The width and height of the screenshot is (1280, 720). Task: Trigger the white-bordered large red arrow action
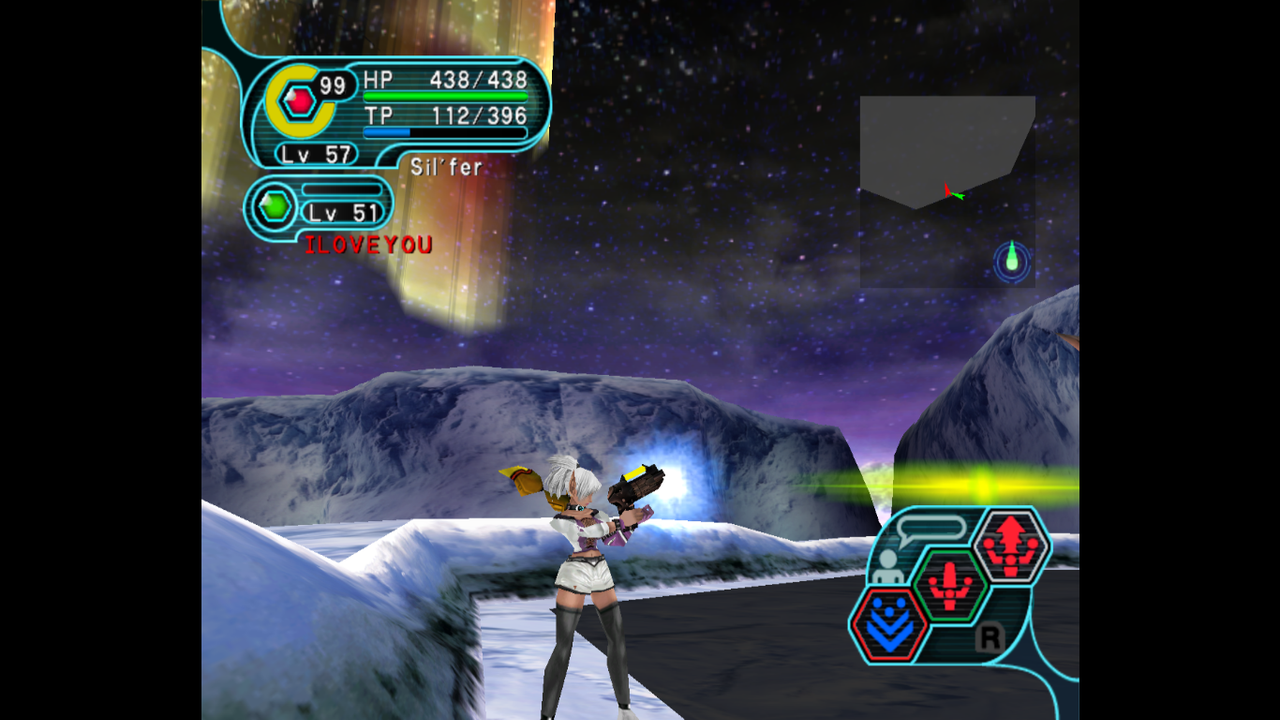pyautogui.click(x=1010, y=545)
